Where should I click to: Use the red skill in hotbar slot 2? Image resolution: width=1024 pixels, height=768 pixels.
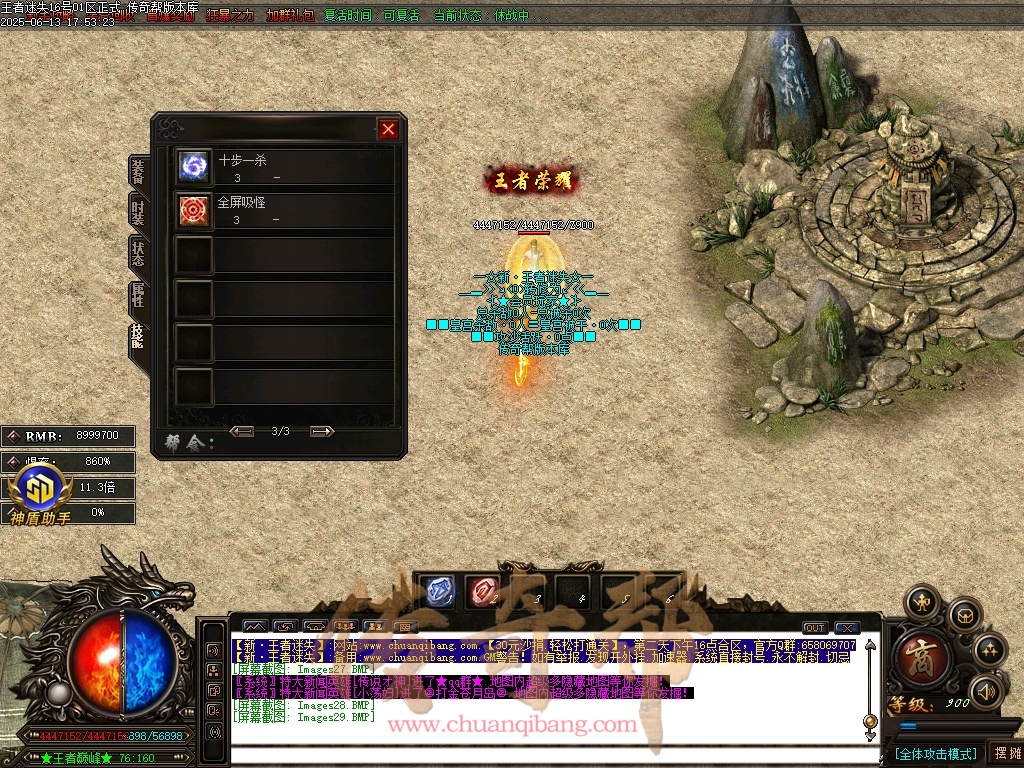[482, 591]
